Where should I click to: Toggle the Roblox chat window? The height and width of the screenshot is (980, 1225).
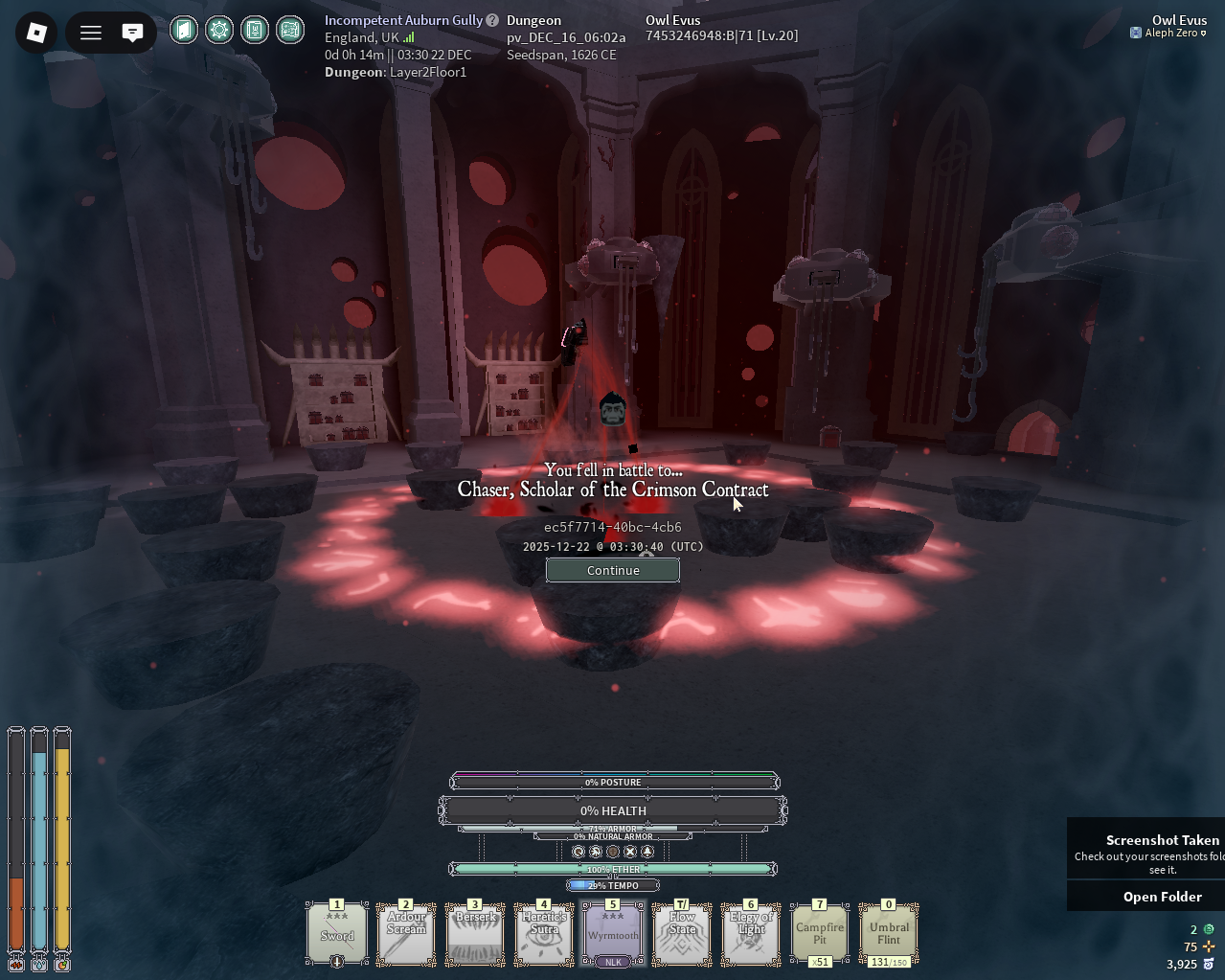point(132,33)
